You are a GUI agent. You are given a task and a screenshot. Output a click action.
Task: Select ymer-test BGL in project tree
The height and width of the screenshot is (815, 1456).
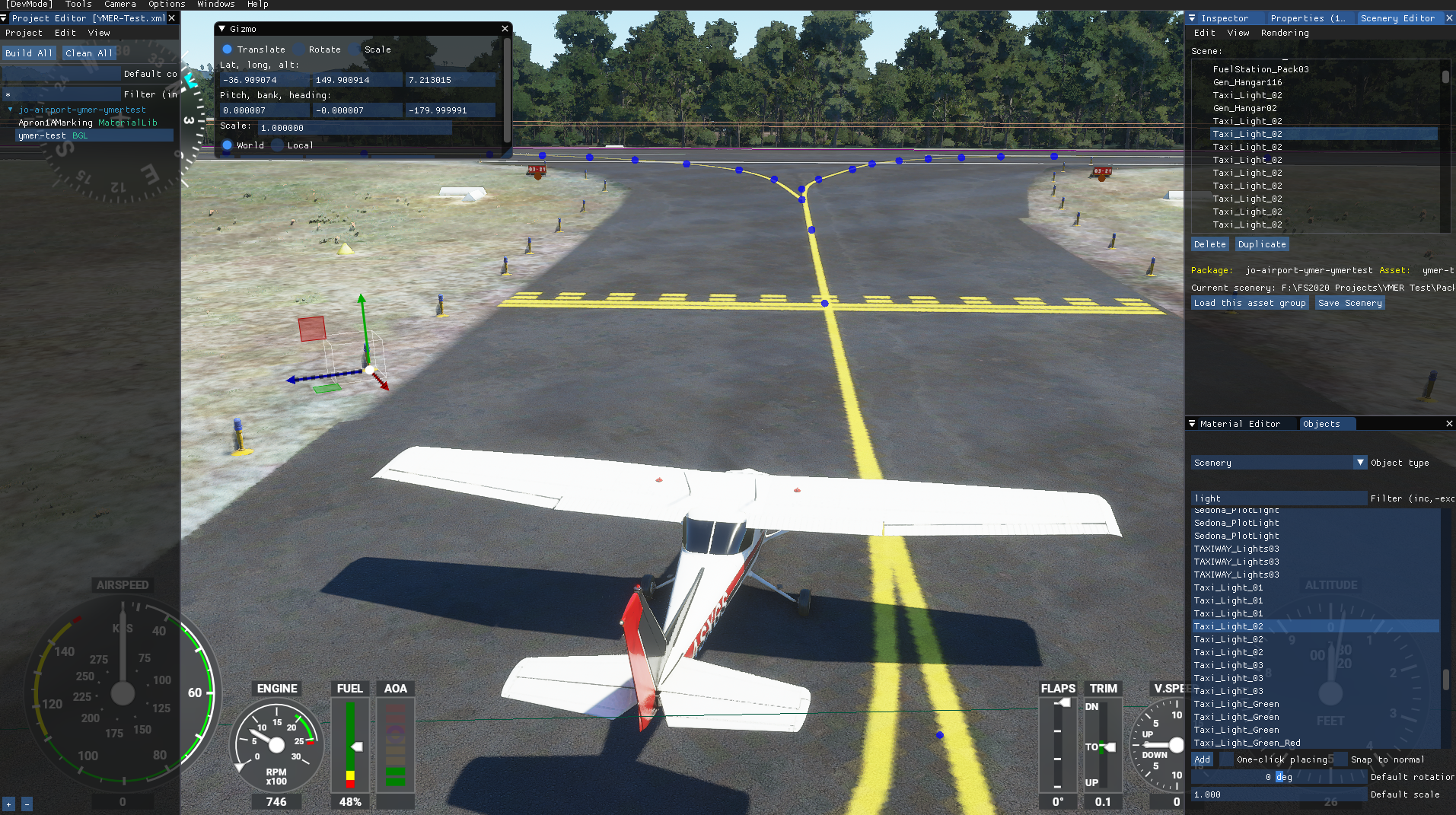coord(53,135)
